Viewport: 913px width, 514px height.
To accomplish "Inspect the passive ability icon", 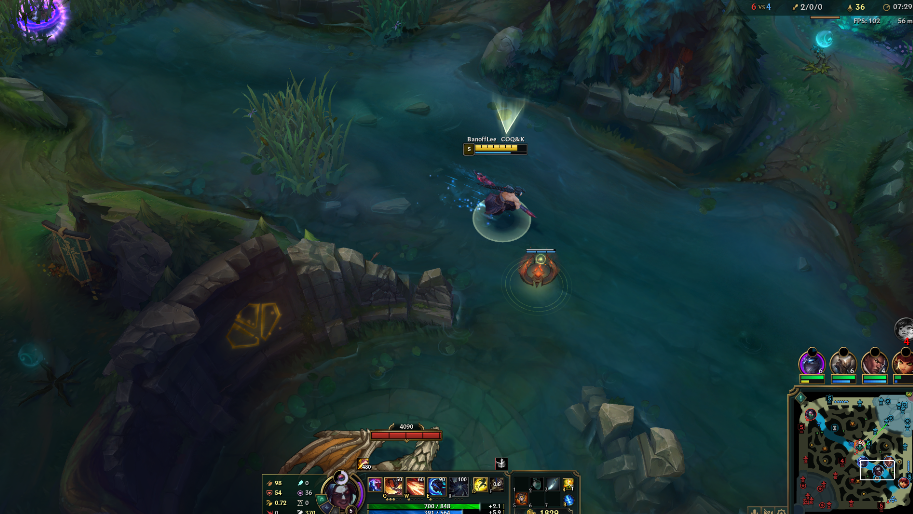I will click(x=375, y=485).
